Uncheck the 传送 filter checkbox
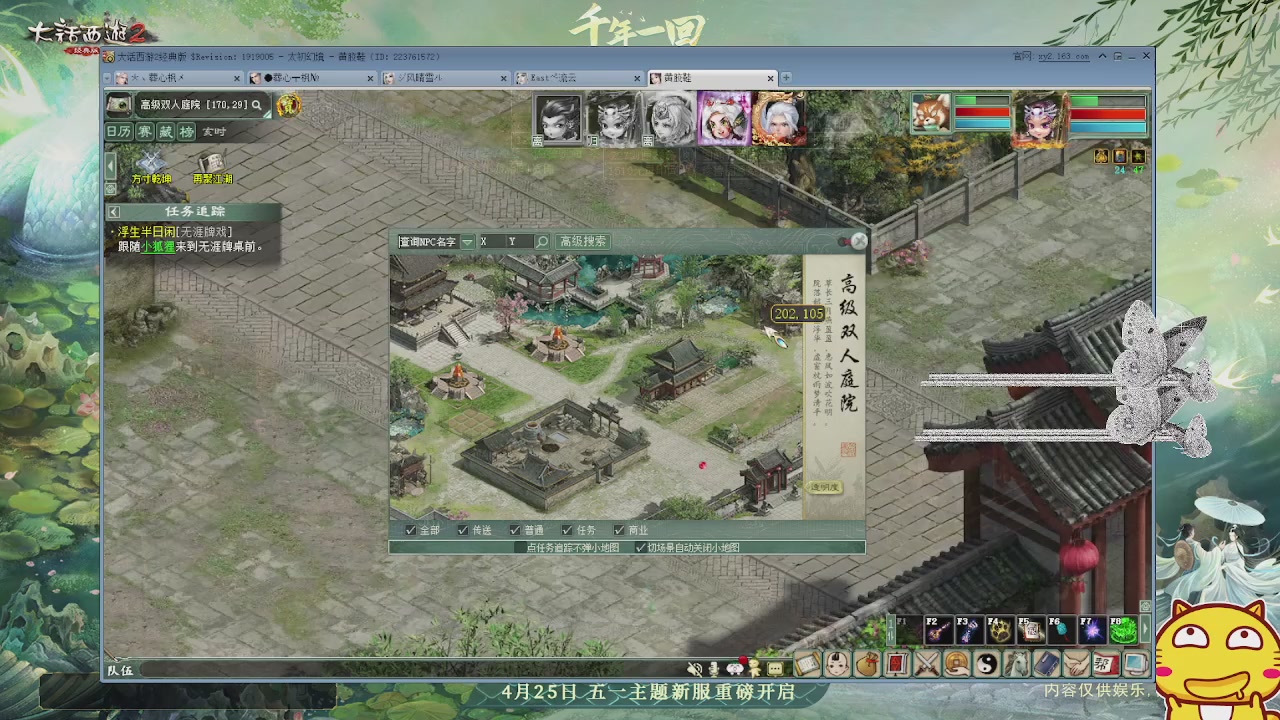Screen dimensions: 1280x720 [x=463, y=529]
